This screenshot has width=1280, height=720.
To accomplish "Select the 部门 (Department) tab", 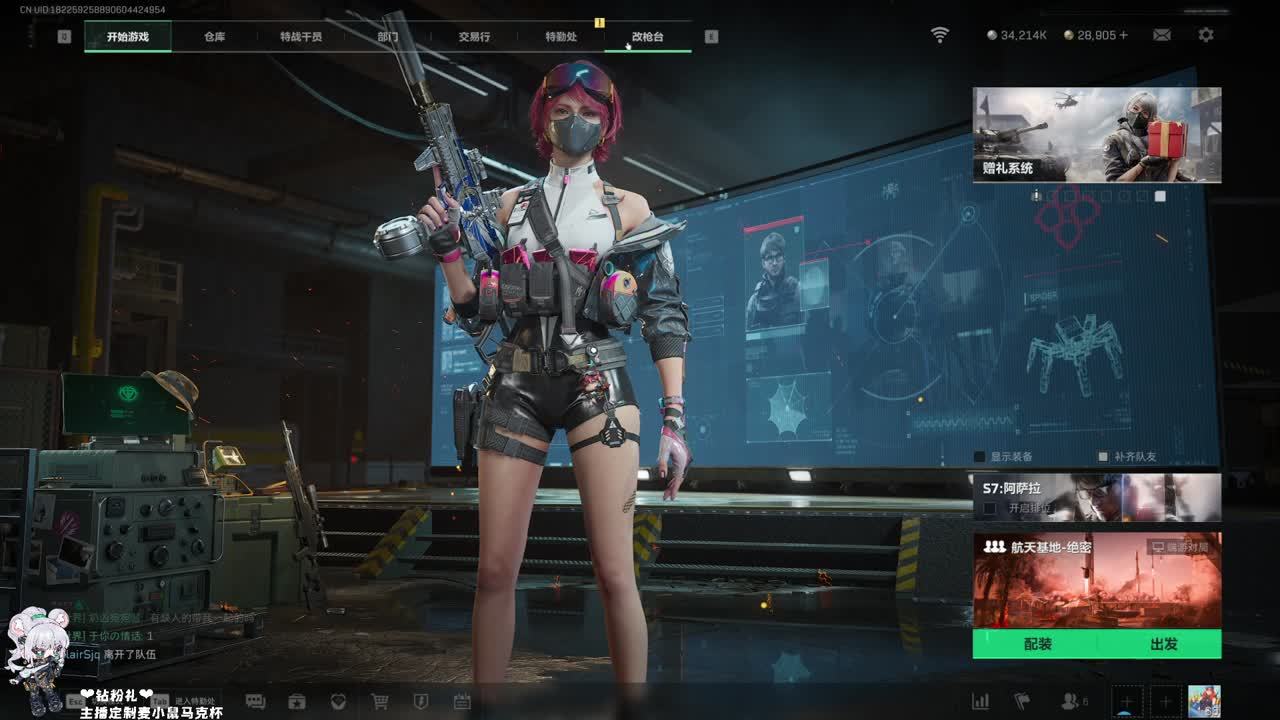I will click(388, 37).
